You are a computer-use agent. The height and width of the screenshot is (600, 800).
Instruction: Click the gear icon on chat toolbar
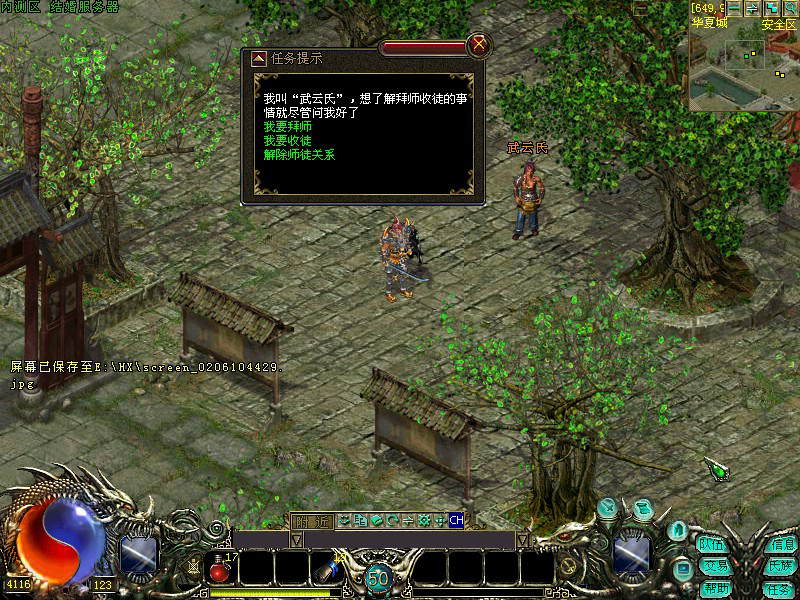423,520
